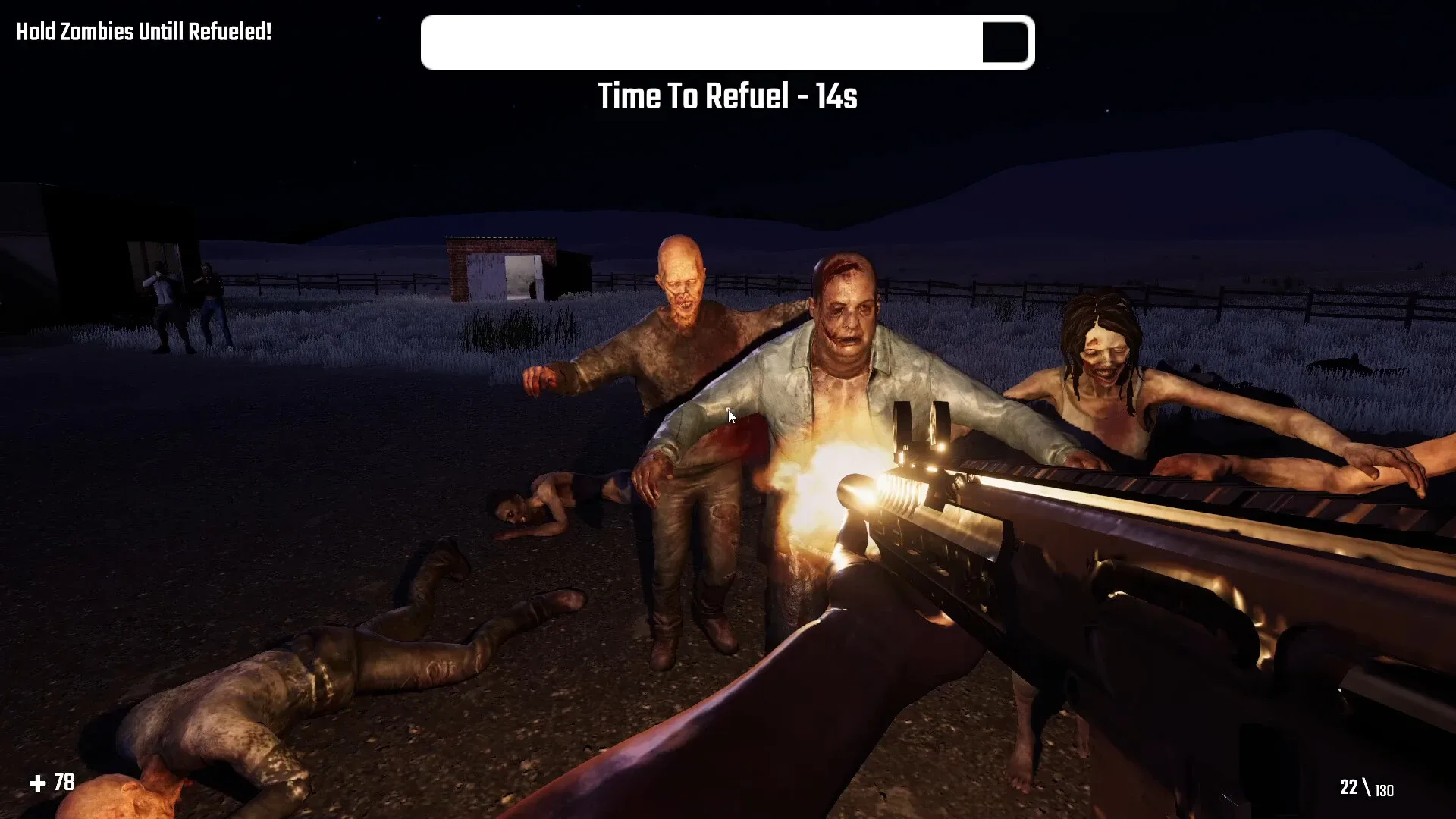Click the mouse cursor arrow on screen
Image resolution: width=1456 pixels, height=819 pixels.
730,416
